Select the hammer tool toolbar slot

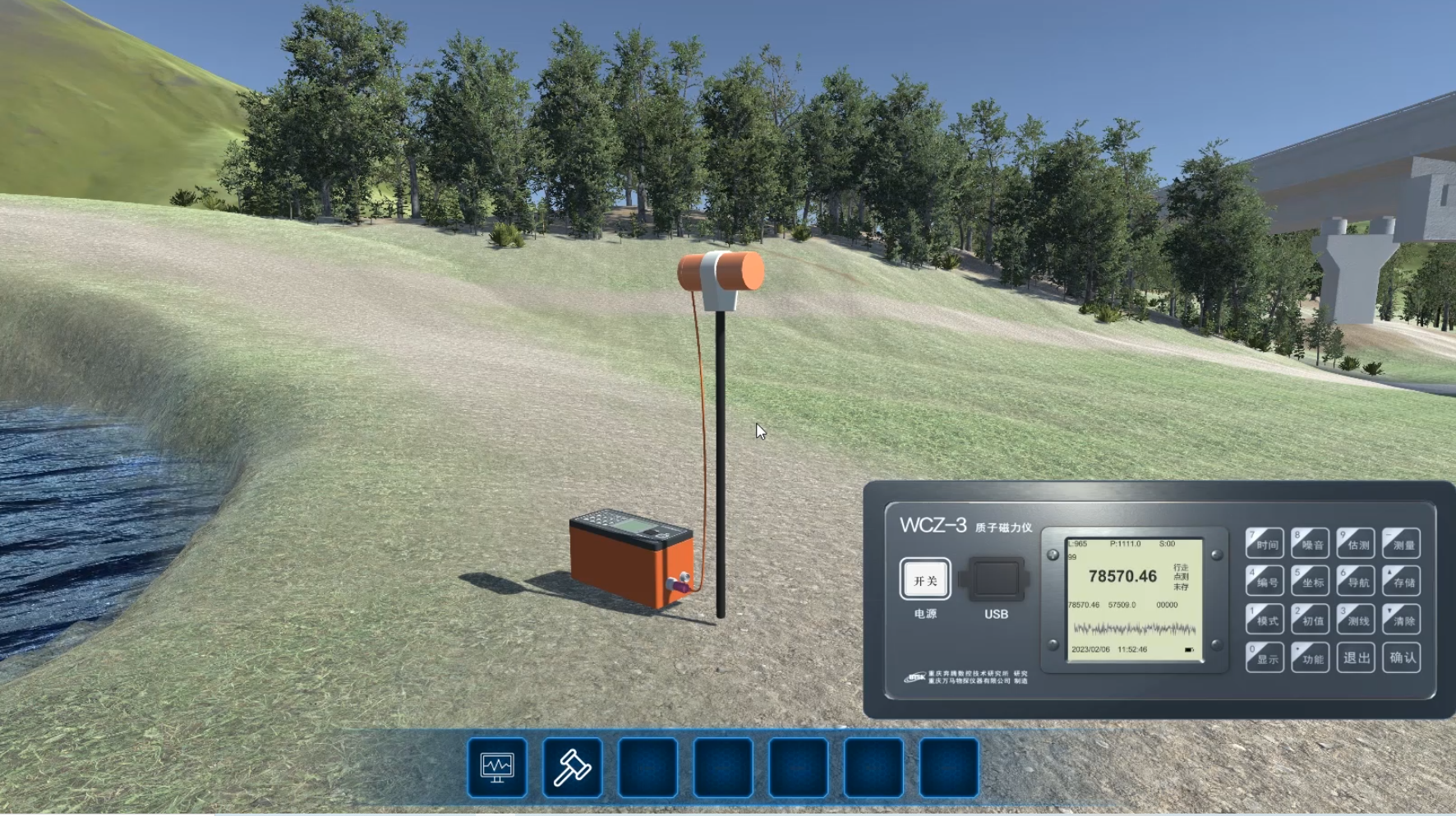click(573, 768)
